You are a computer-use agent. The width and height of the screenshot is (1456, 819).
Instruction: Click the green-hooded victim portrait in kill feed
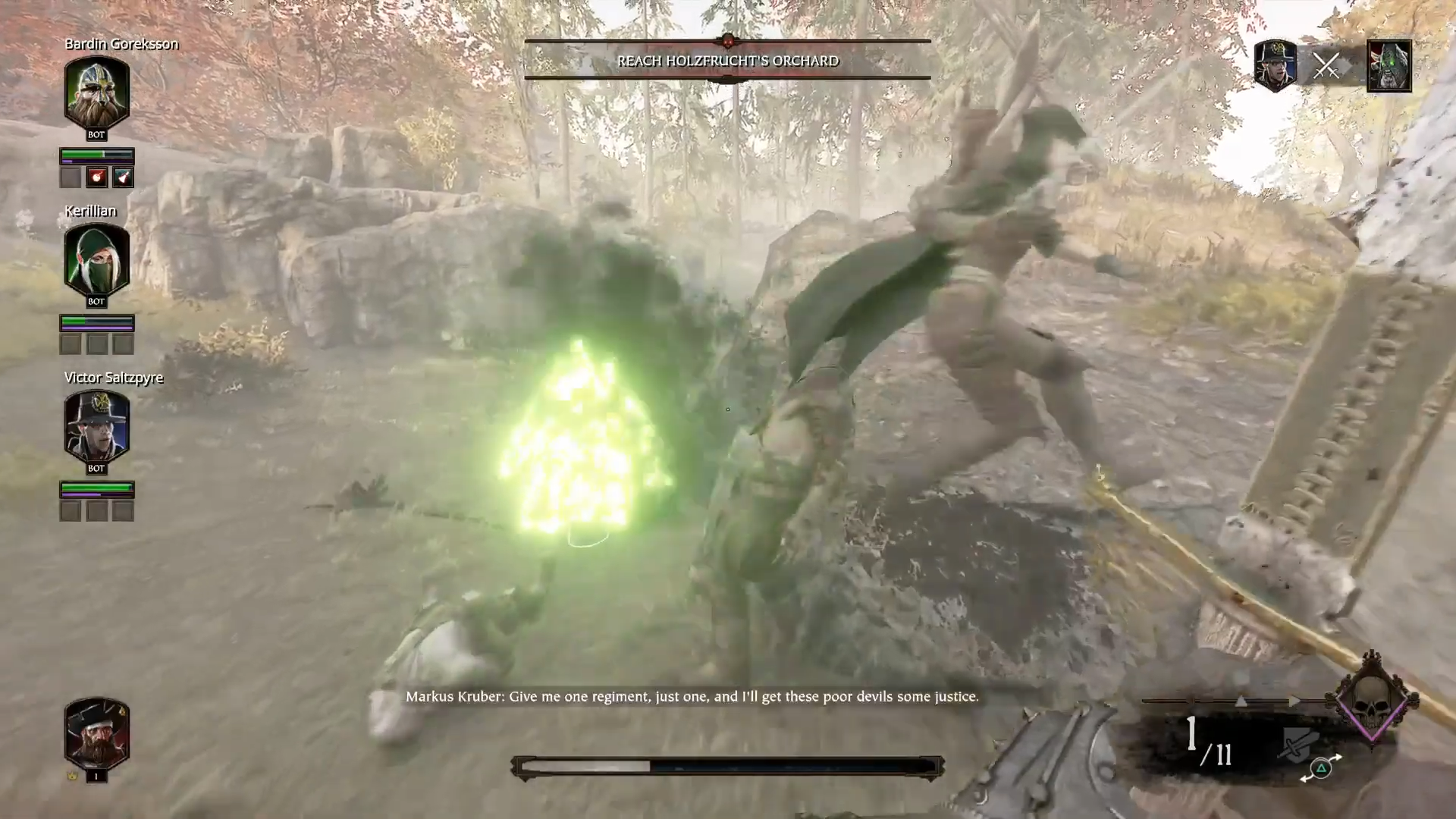click(x=1389, y=66)
